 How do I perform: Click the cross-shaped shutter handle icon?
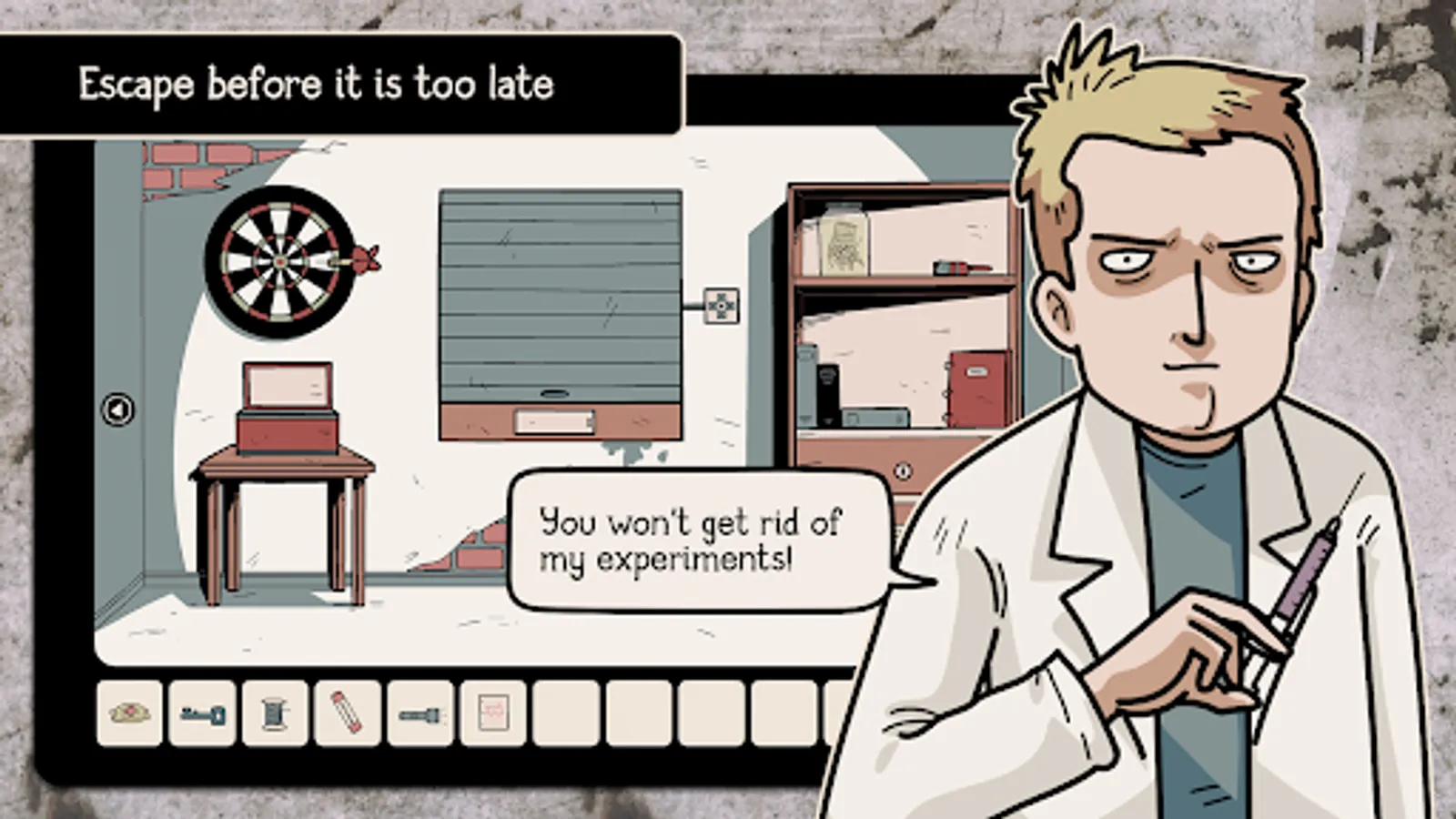tap(720, 307)
